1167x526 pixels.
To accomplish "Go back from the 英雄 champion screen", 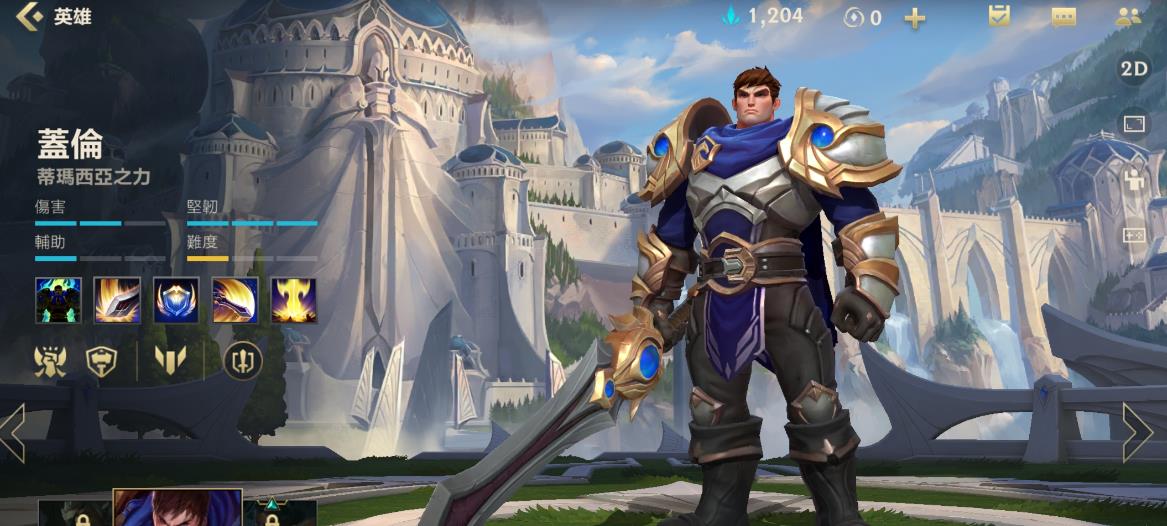I will click(x=30, y=16).
